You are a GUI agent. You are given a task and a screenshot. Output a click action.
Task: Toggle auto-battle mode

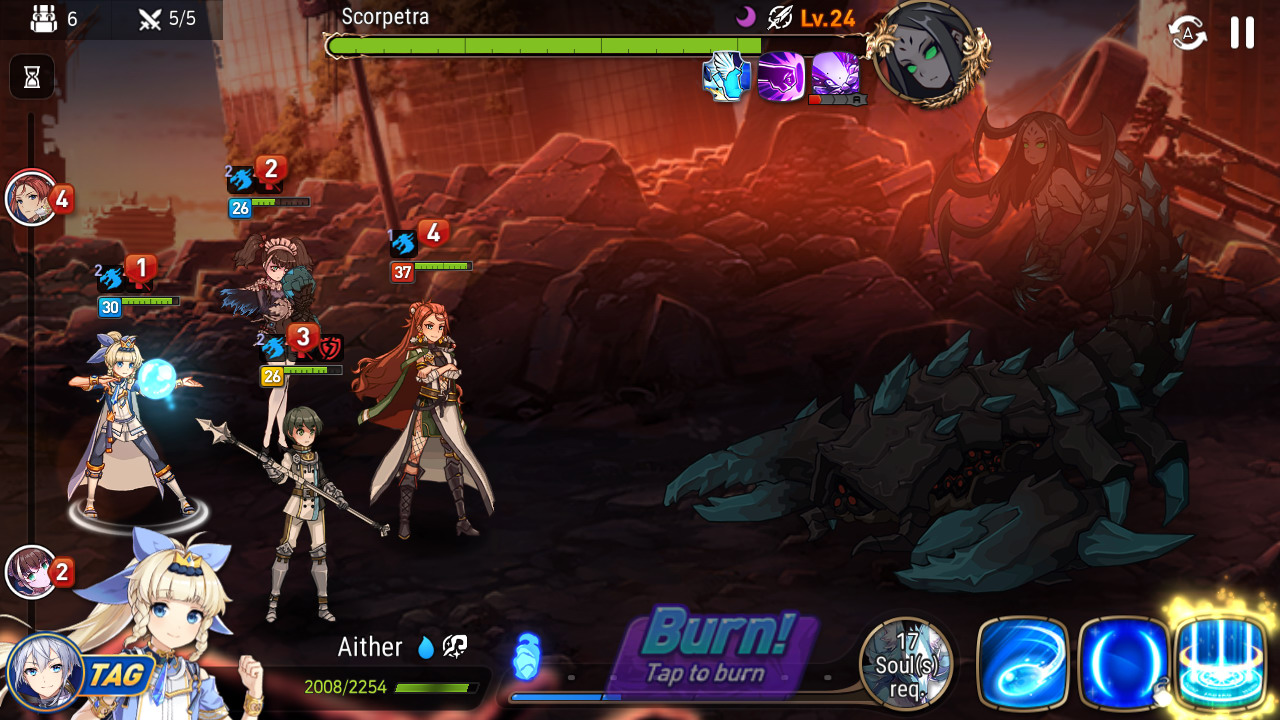click(x=1187, y=33)
